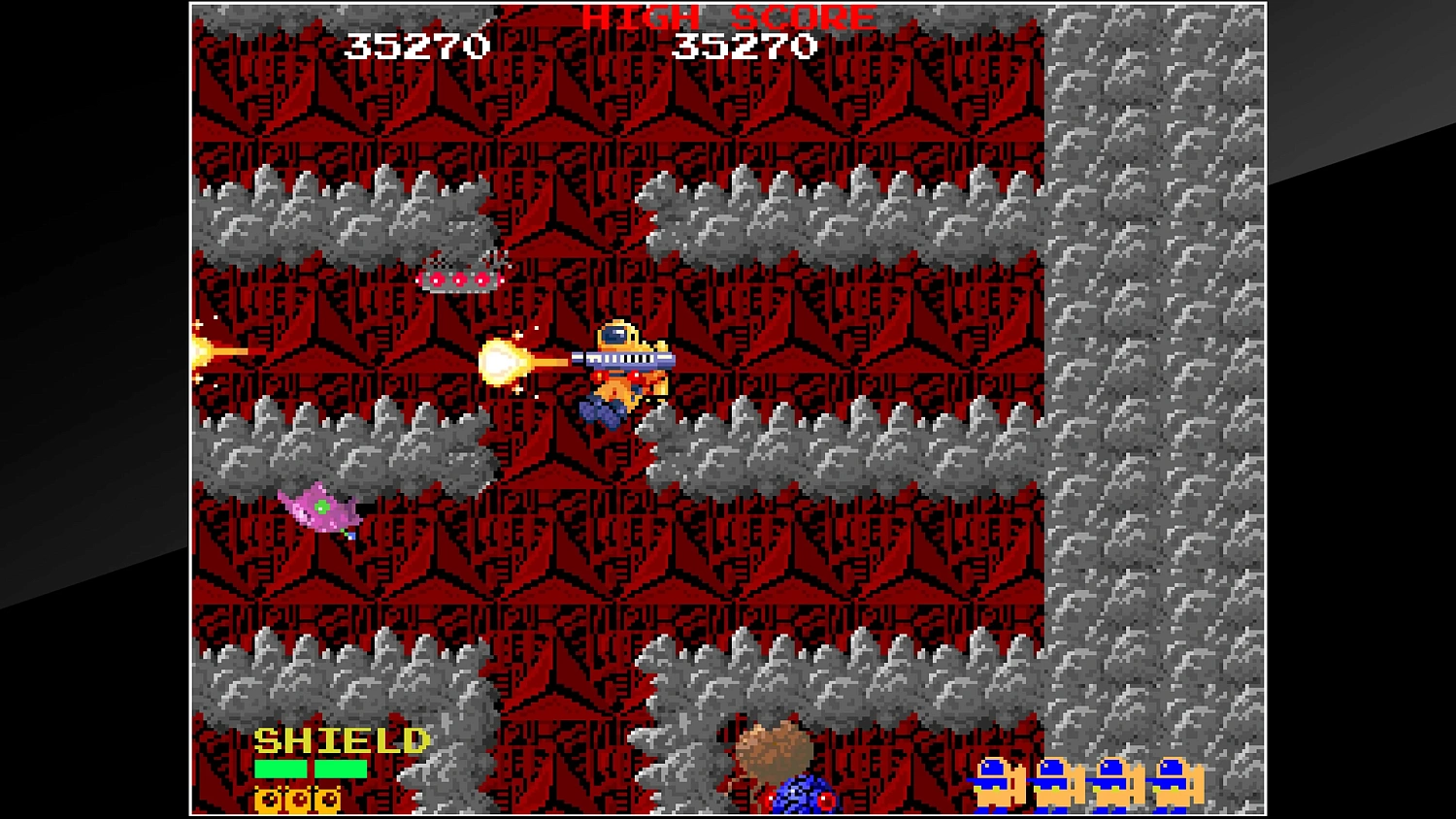Image resolution: width=1456 pixels, height=819 pixels.
Task: Click the UFO enemy with red lights
Action: pyautogui.click(x=458, y=275)
